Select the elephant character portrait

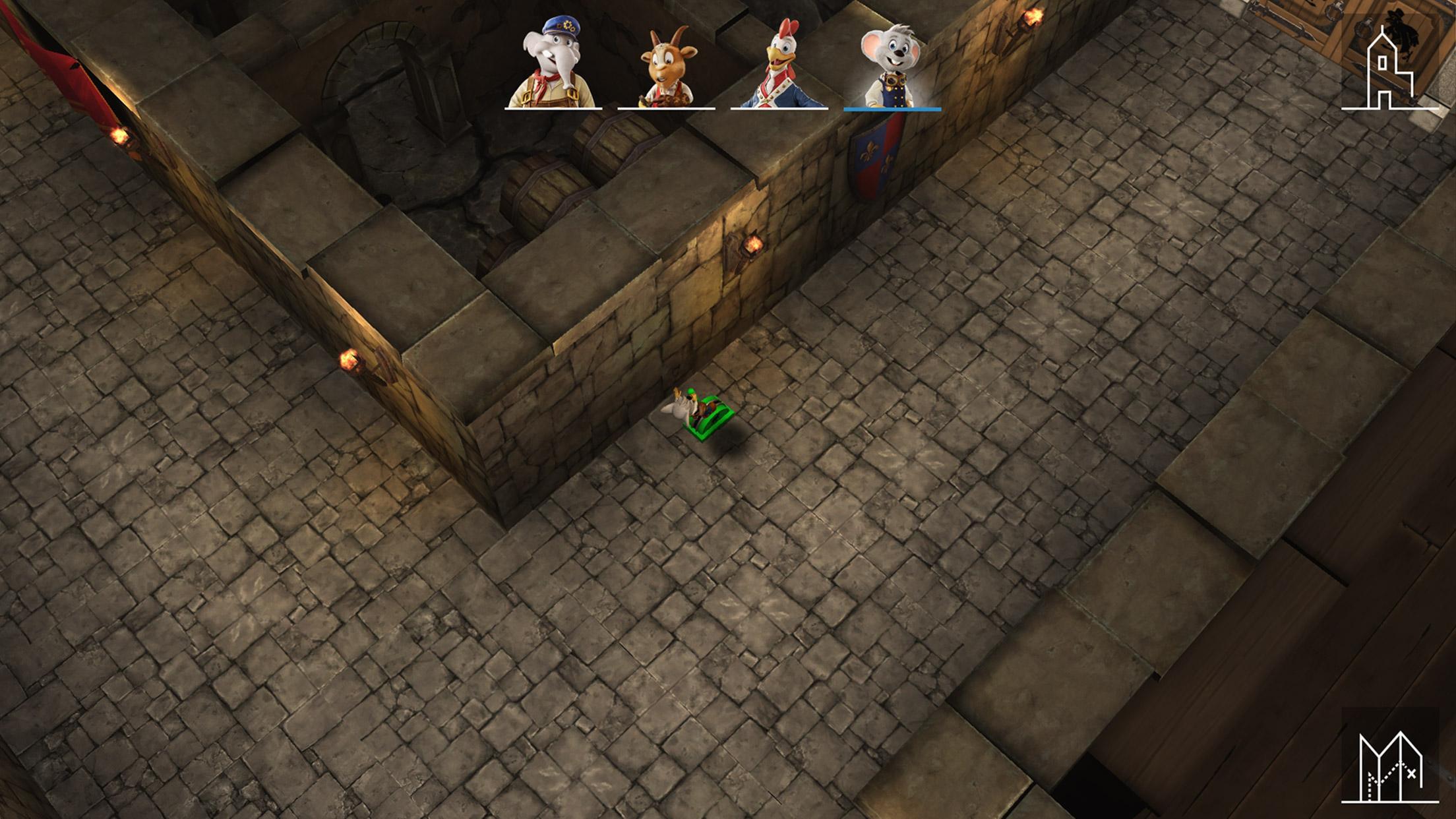click(553, 65)
